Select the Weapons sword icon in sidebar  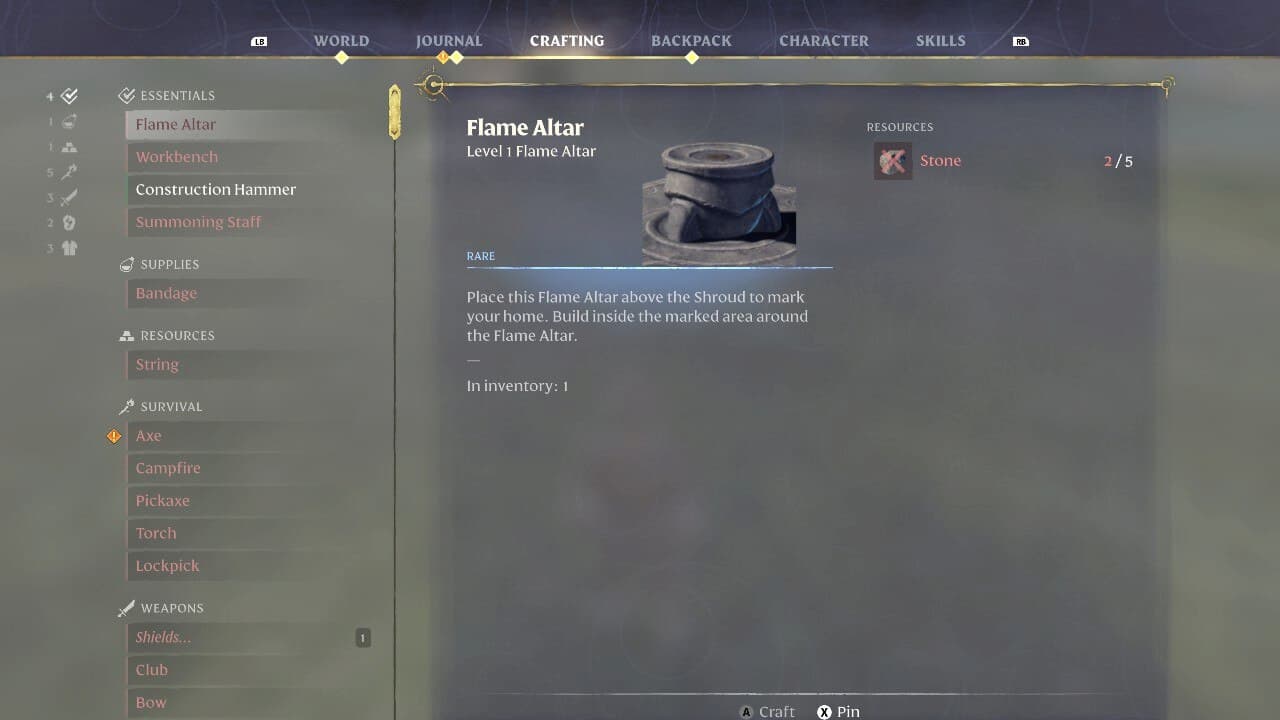click(67, 197)
